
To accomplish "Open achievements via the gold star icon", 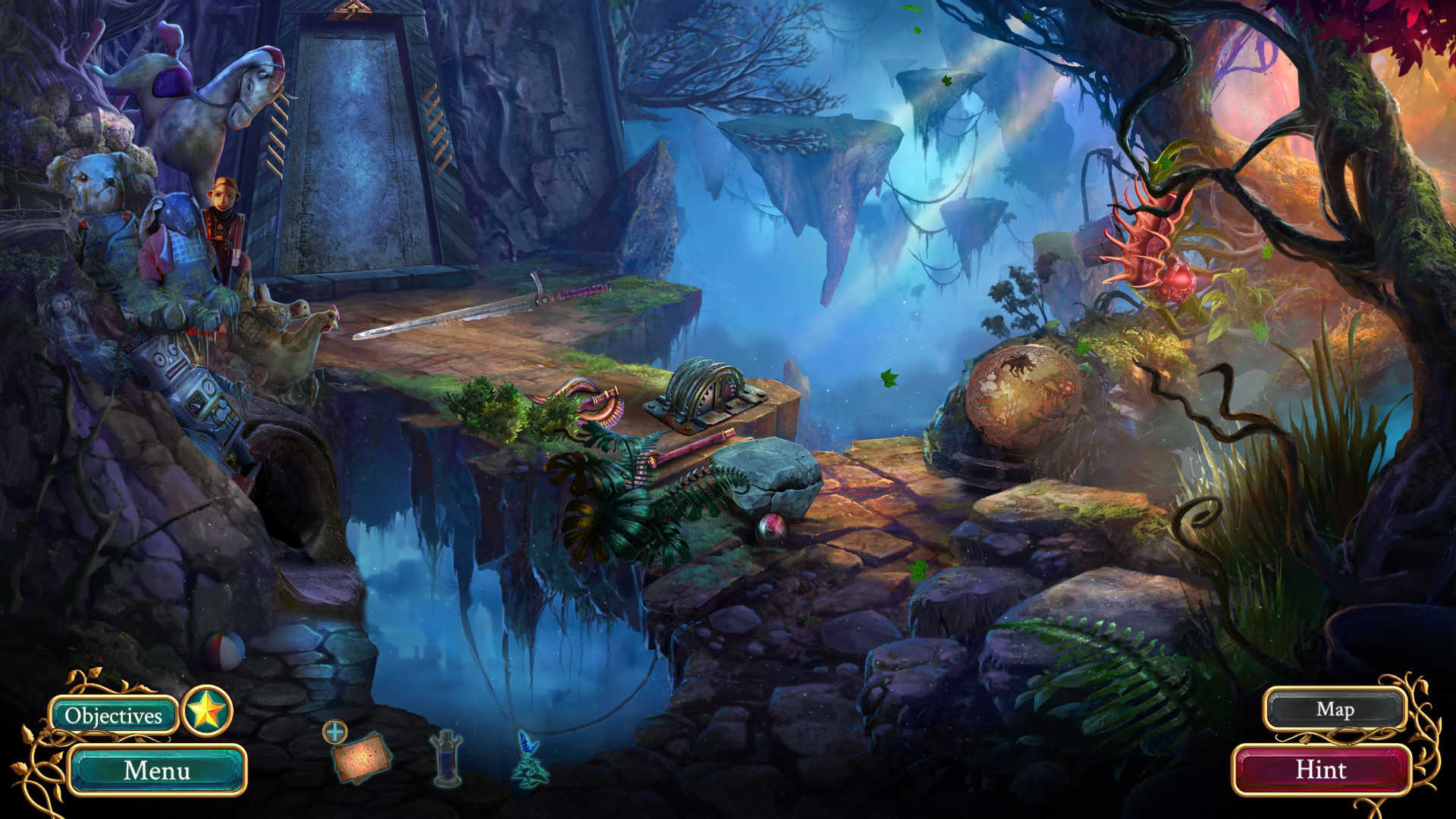I will tap(207, 714).
